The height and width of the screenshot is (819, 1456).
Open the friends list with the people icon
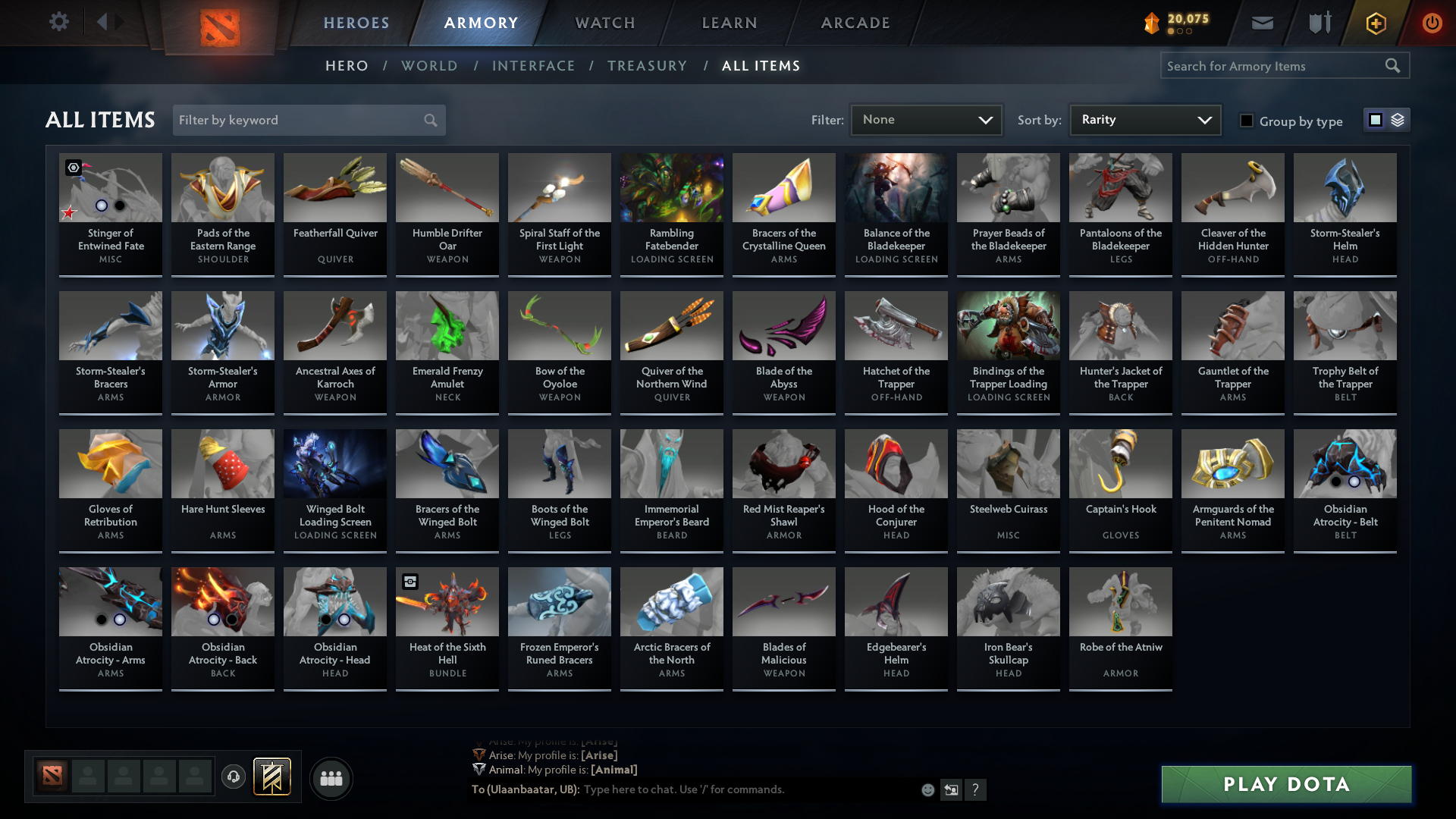[x=330, y=778]
